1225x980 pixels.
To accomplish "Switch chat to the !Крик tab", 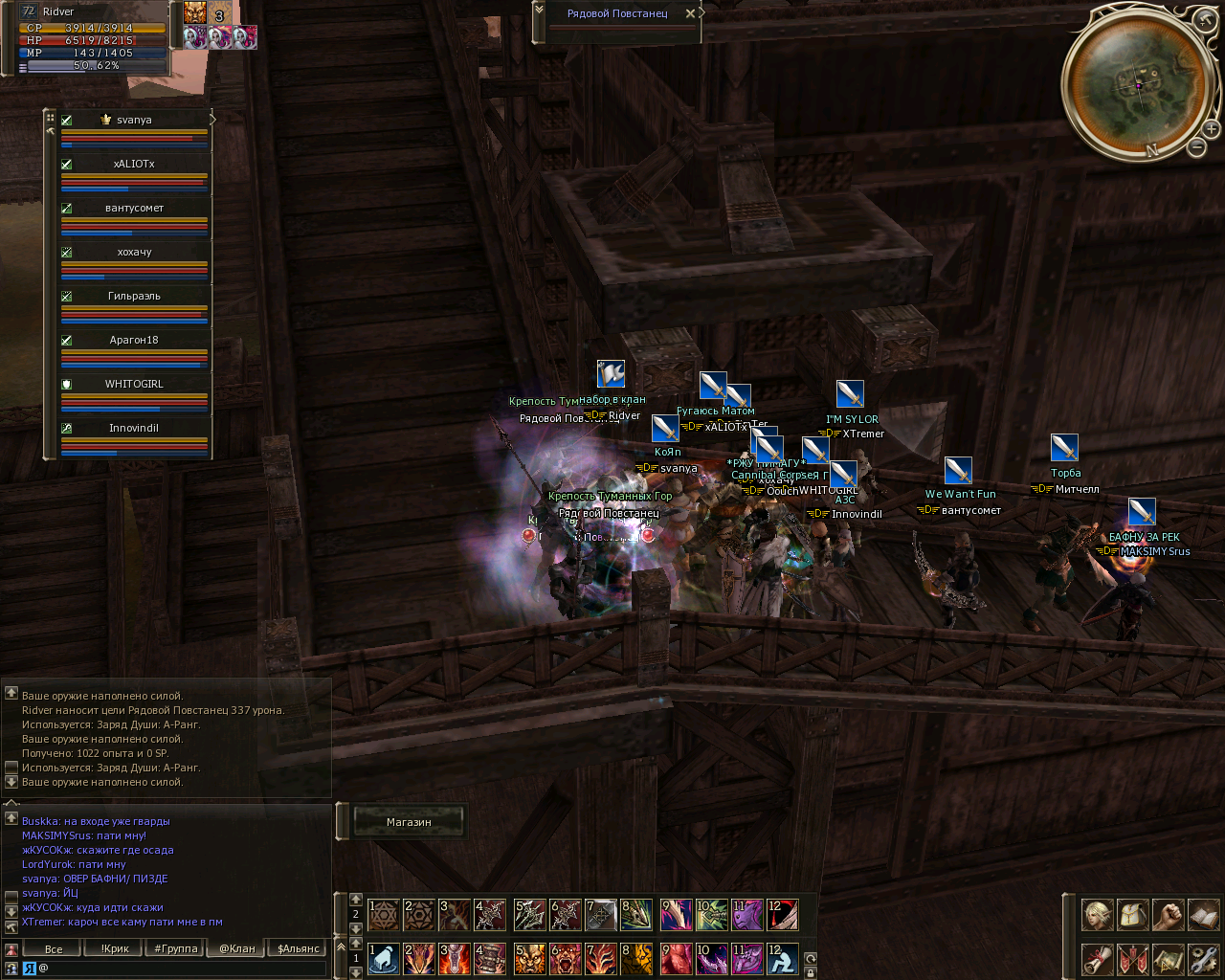I will 115,948.
